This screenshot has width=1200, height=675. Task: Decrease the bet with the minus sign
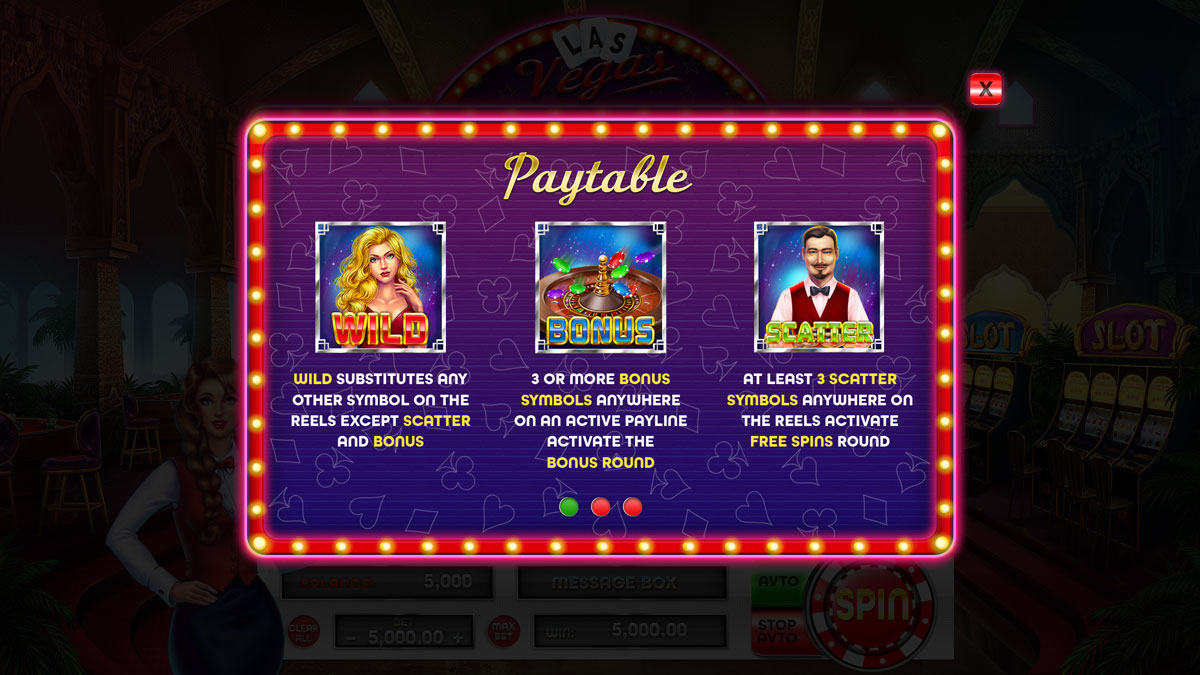pyautogui.click(x=351, y=637)
